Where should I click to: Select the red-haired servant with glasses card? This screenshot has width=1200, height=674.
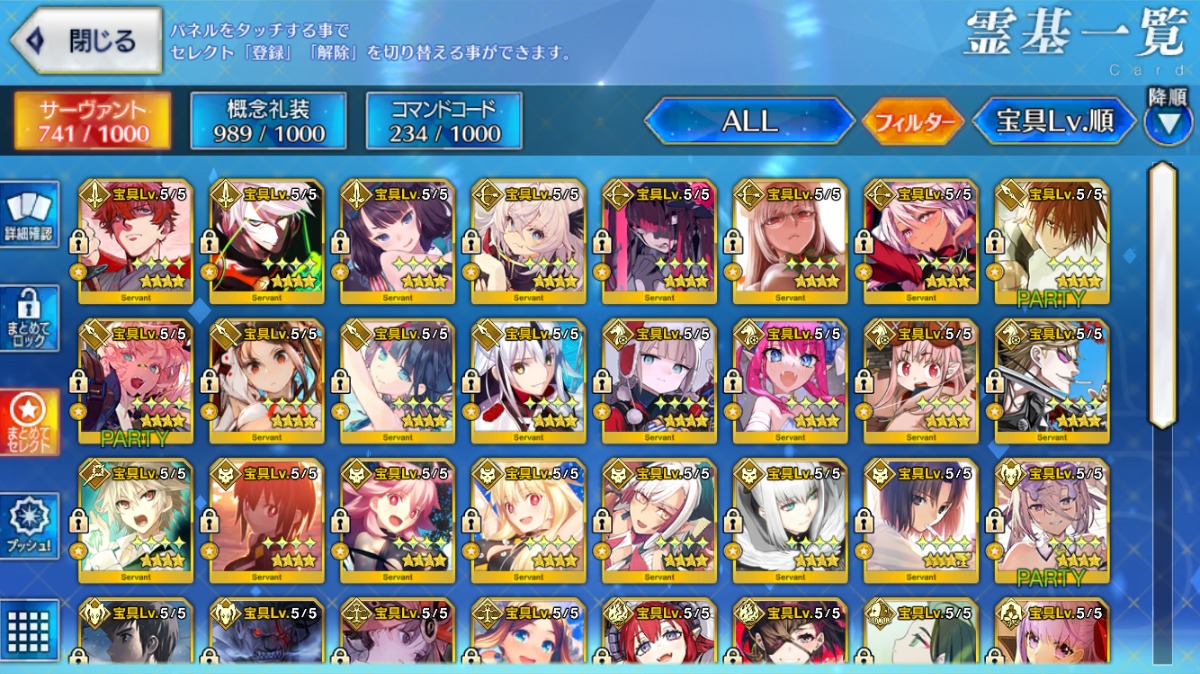135,241
